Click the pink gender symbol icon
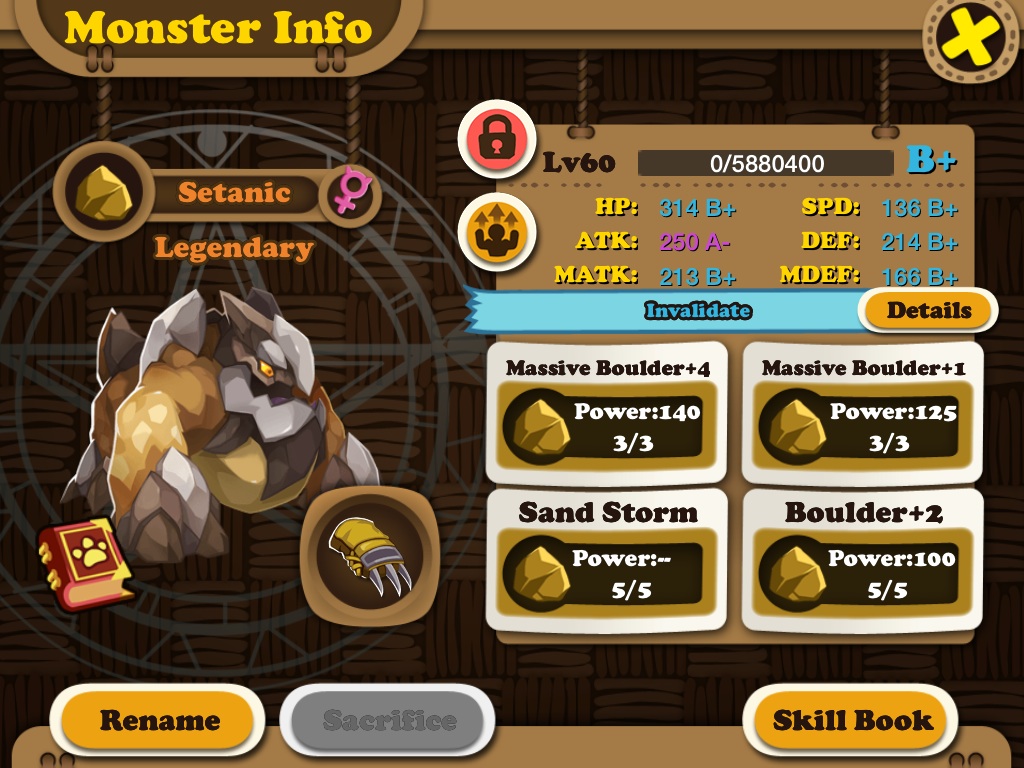The width and height of the screenshot is (1024, 768). [x=350, y=192]
